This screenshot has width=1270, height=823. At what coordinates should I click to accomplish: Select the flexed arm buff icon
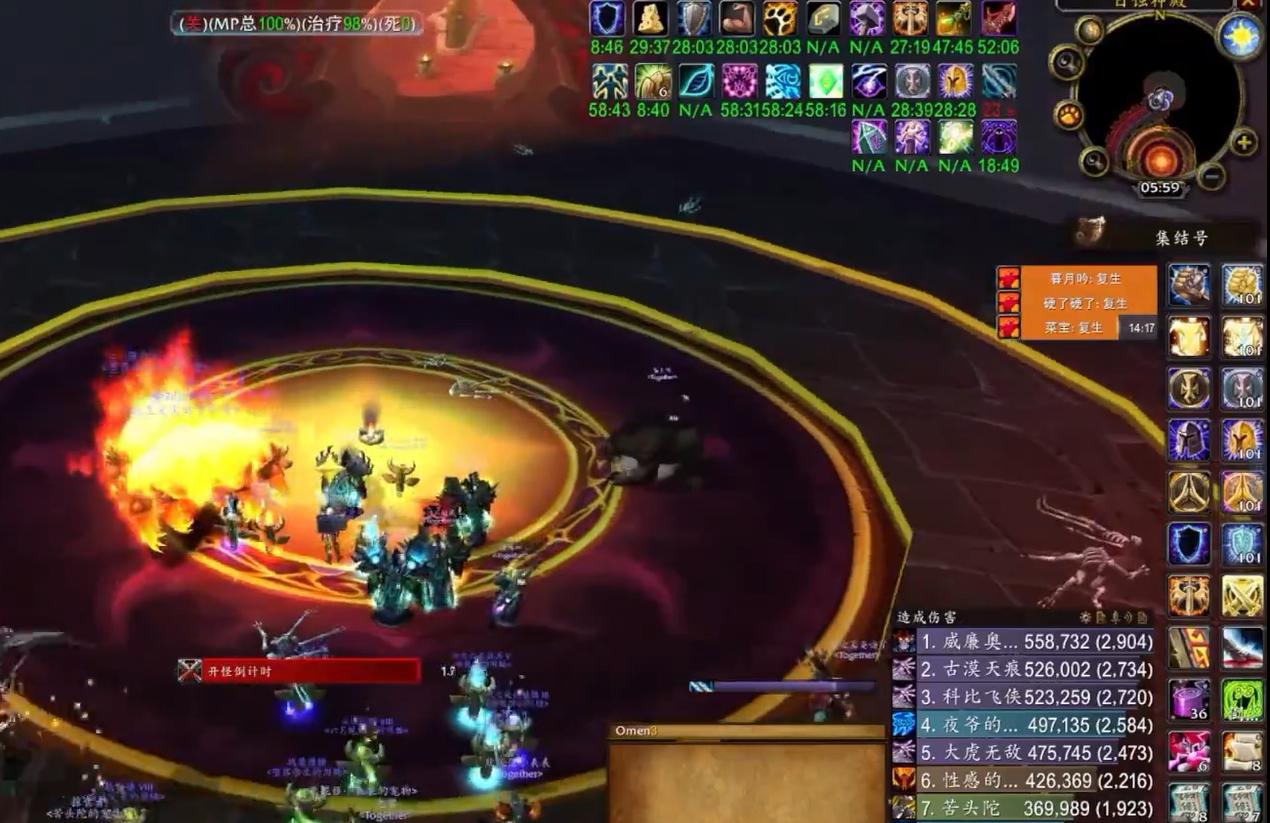(x=738, y=19)
